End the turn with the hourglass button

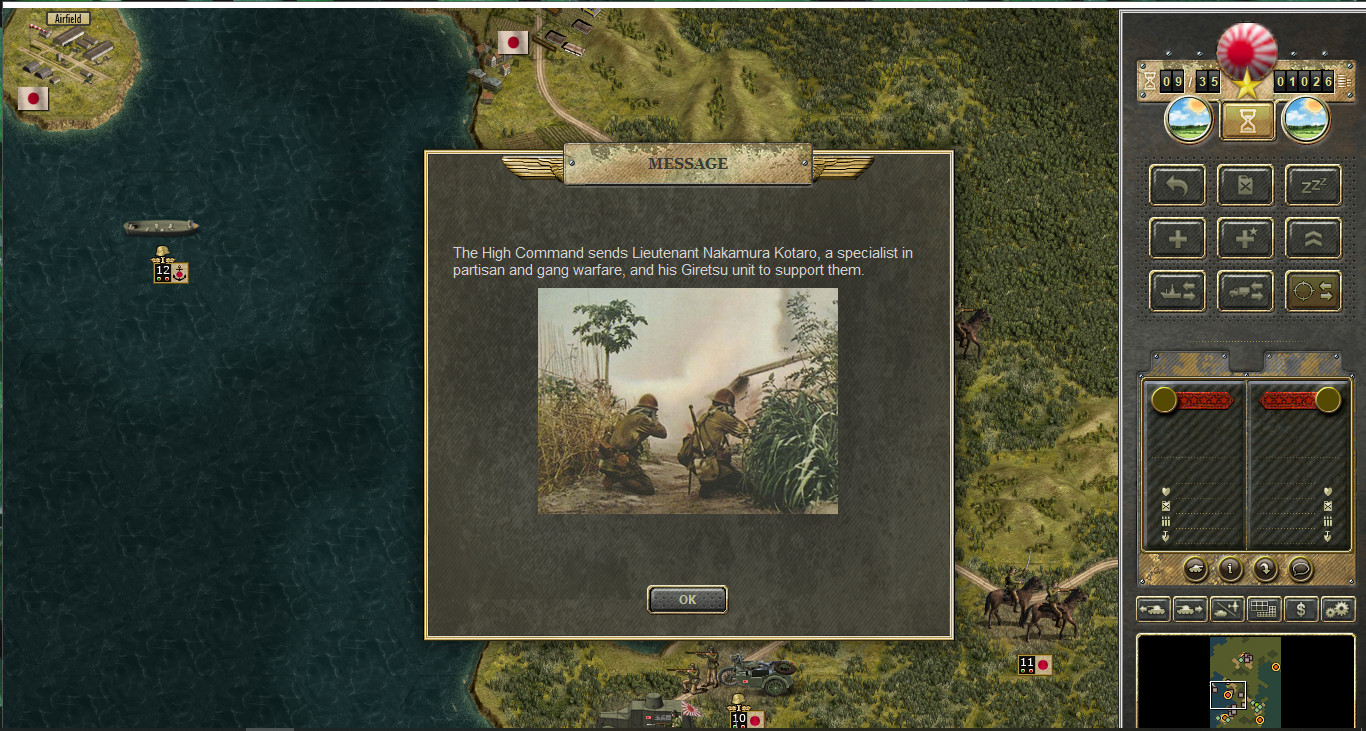1247,121
